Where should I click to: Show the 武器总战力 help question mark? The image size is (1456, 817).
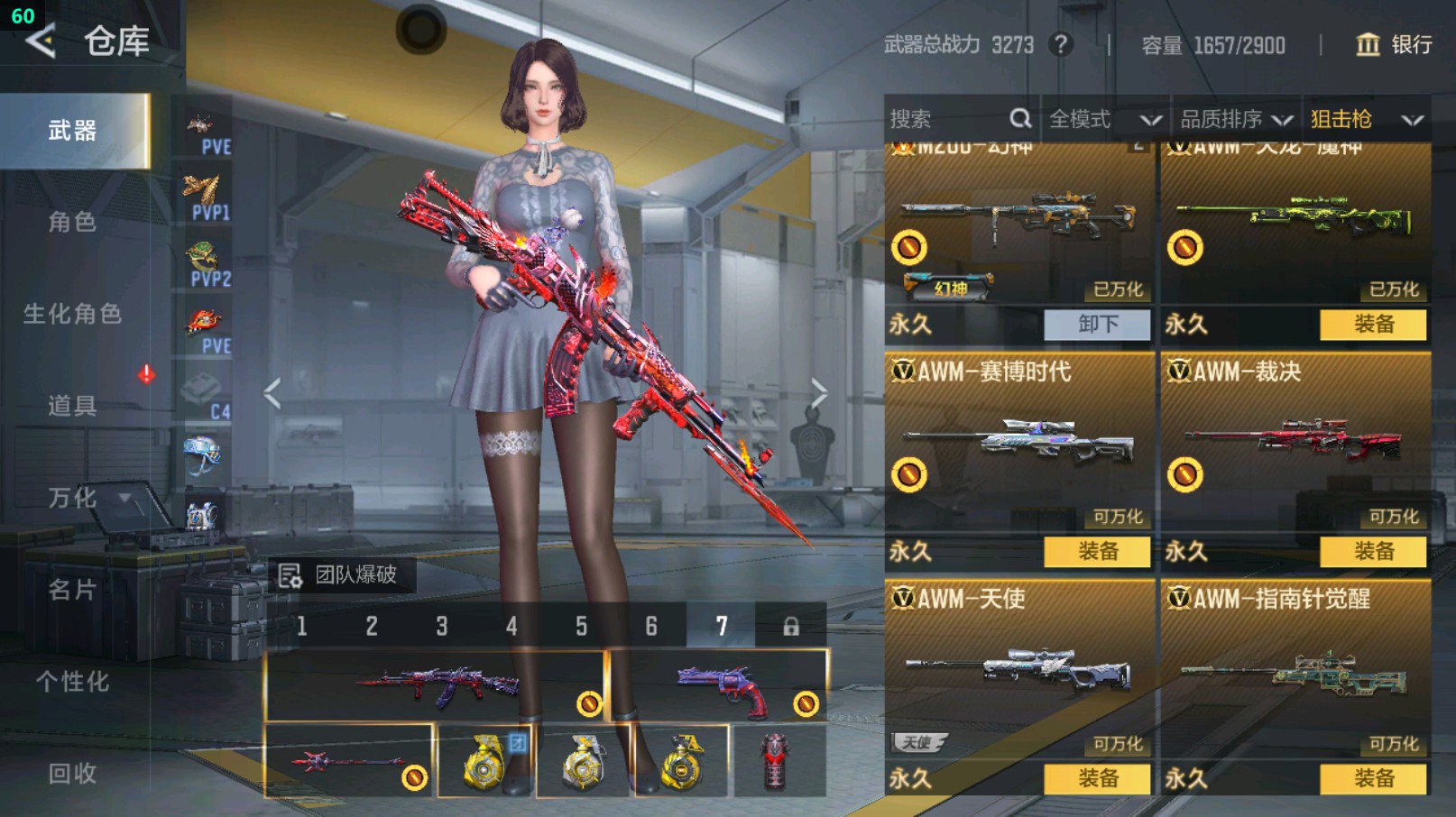(x=1061, y=44)
